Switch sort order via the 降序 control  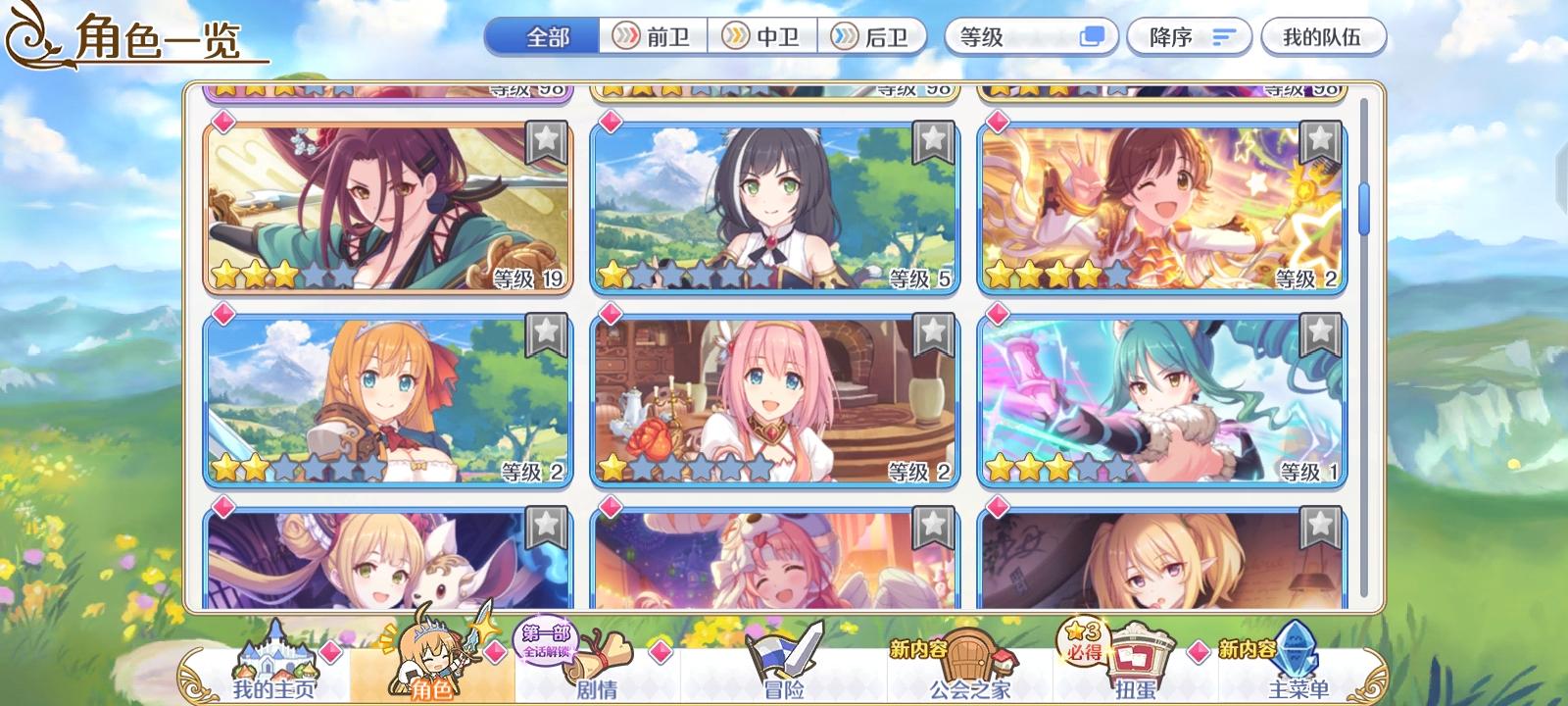(1189, 36)
